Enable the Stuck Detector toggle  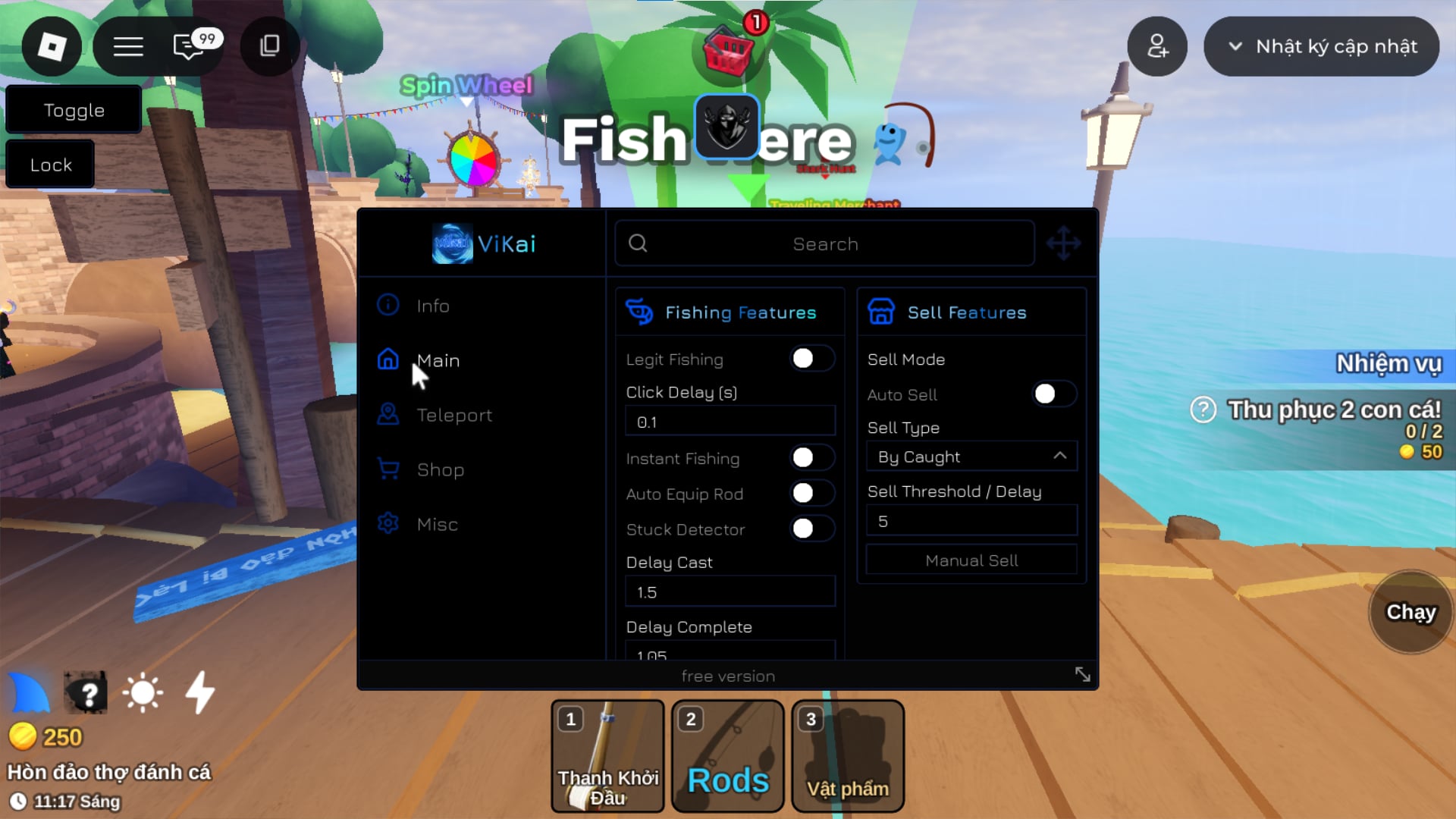811,529
